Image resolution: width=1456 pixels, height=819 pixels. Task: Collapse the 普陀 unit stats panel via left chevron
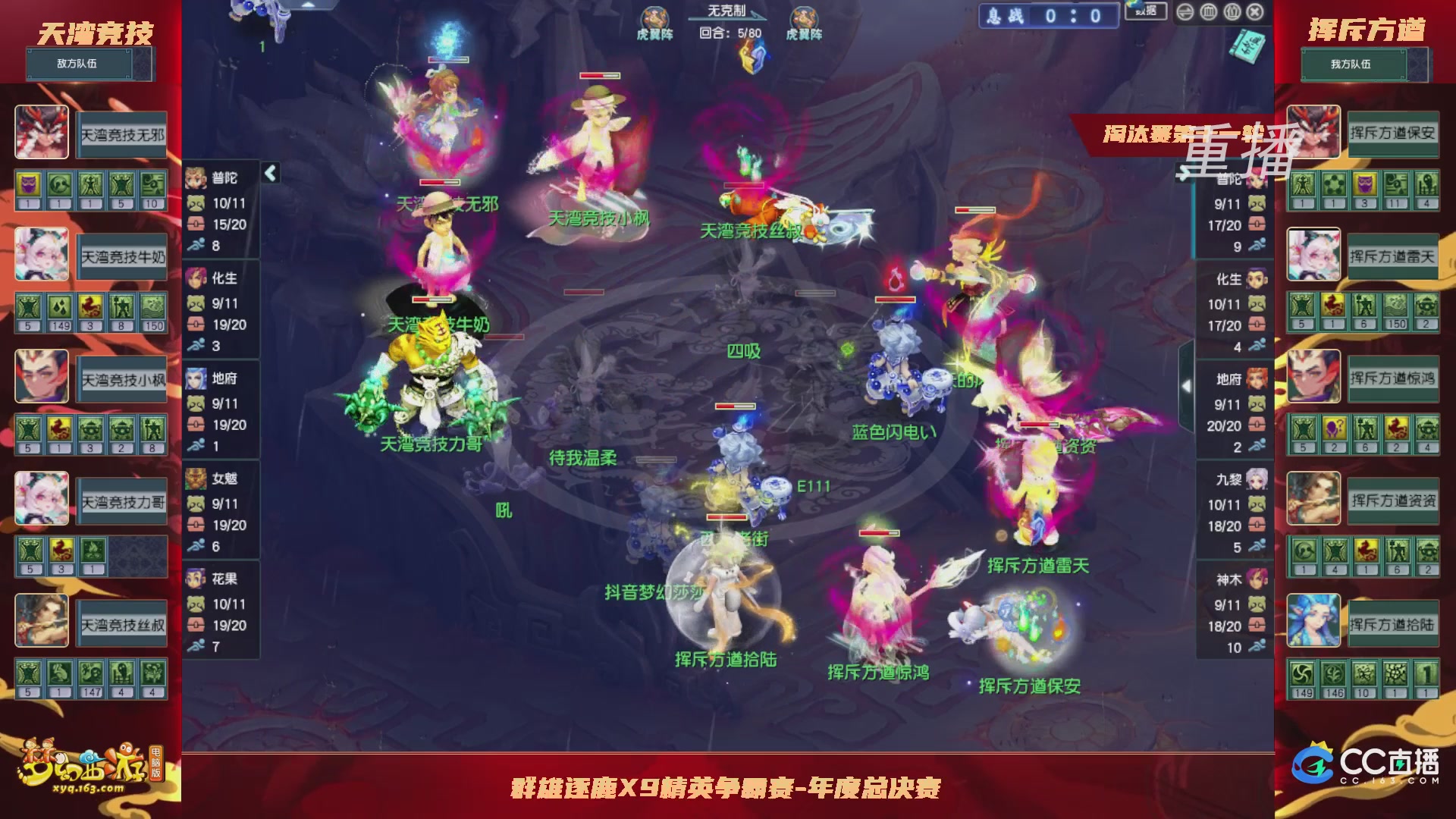(x=270, y=173)
